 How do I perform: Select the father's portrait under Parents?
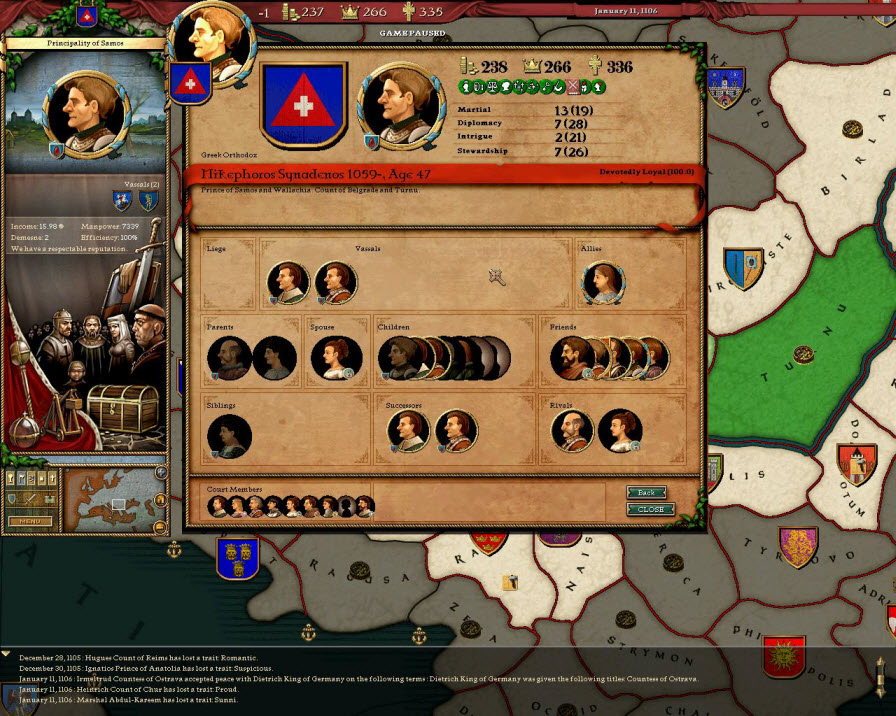(x=229, y=358)
